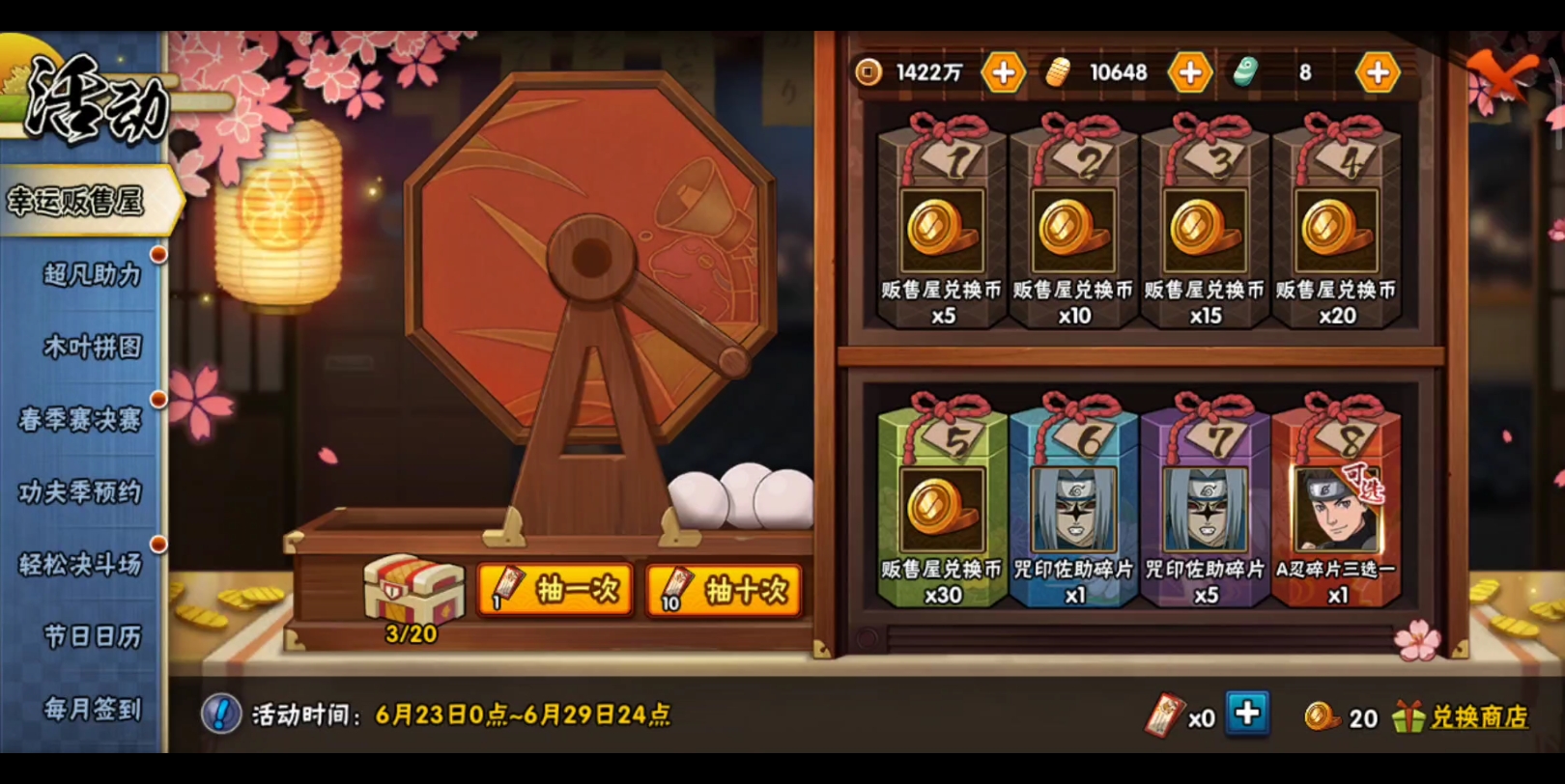The image size is (1565, 784).
Task: Click the A忍碎片三选一 reward box
Action: (1336, 512)
